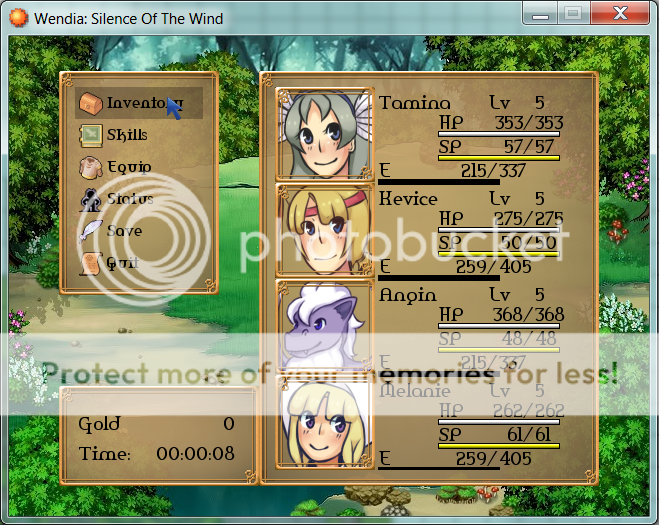Pick Kevice's portrait in party list
659x525 pixels.
click(x=324, y=231)
